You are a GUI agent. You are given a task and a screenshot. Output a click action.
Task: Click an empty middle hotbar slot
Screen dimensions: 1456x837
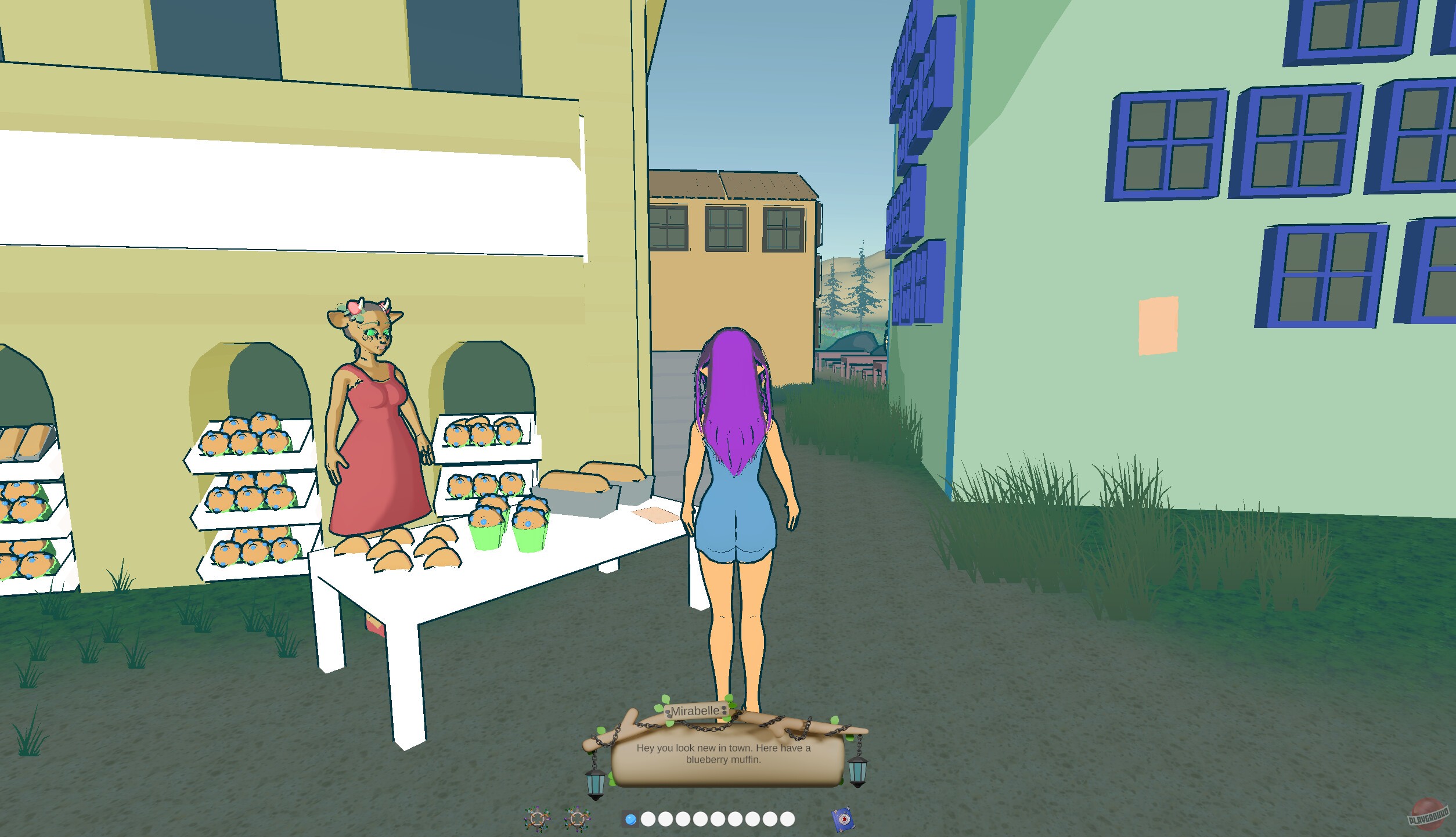pyautogui.click(x=719, y=820)
